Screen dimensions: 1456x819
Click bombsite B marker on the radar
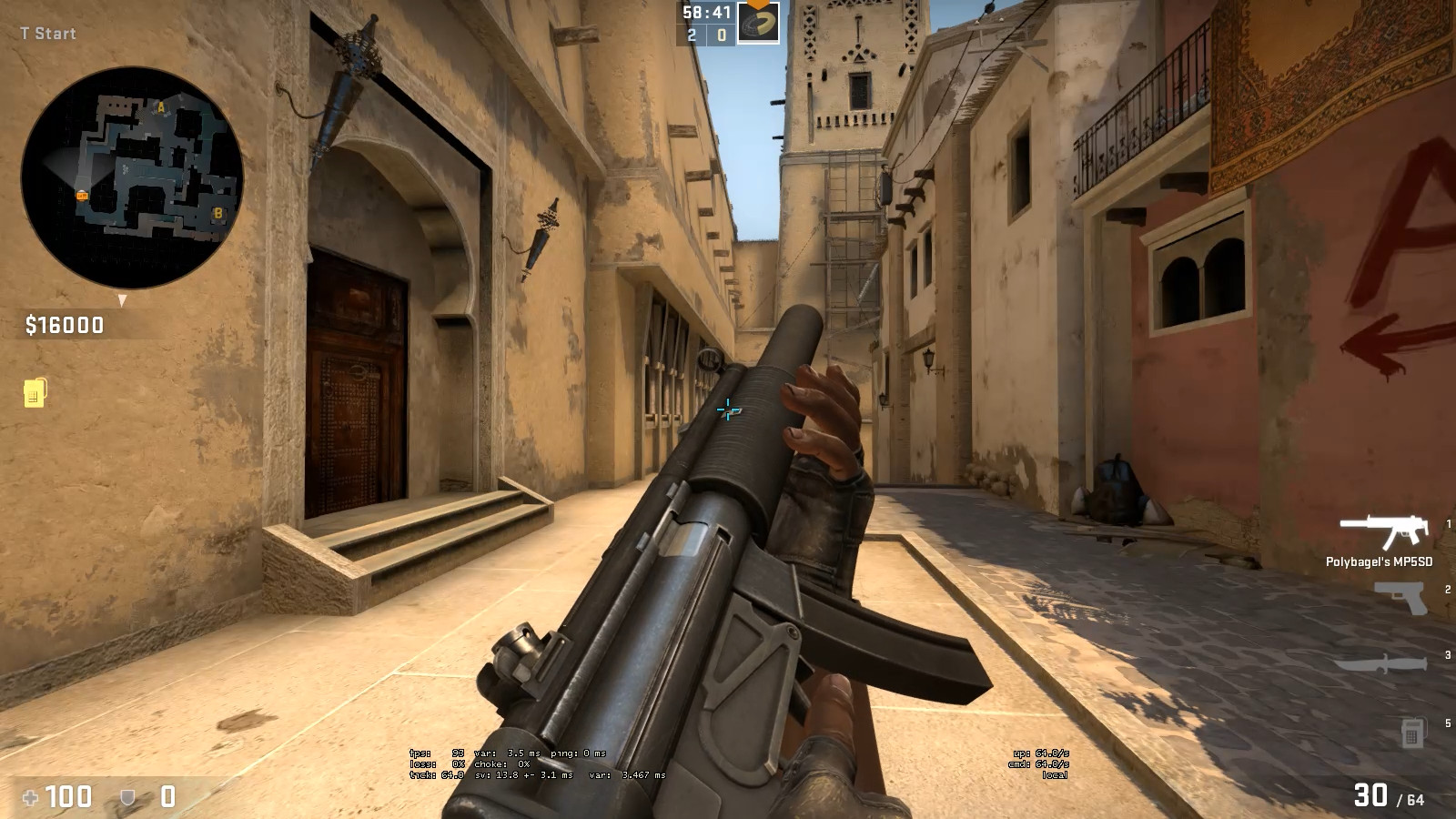217,214
